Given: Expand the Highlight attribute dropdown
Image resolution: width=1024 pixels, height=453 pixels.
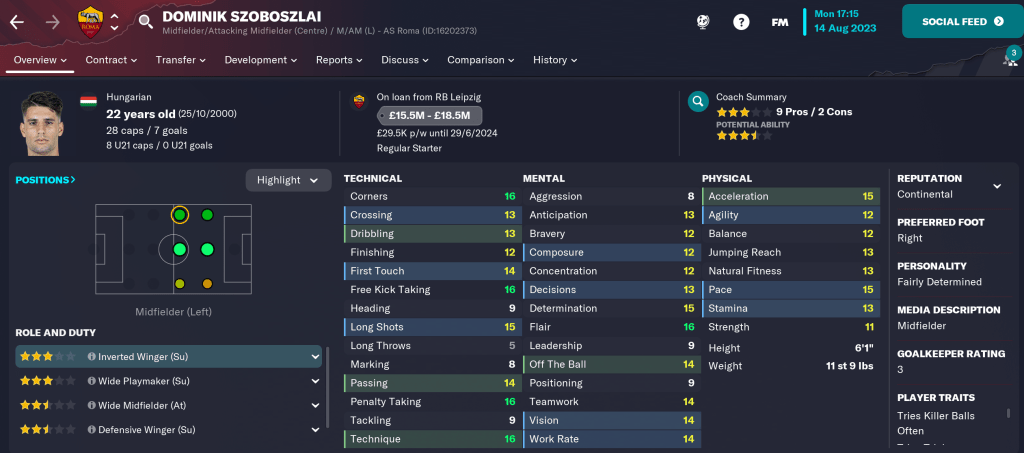Looking at the screenshot, I should coord(288,180).
